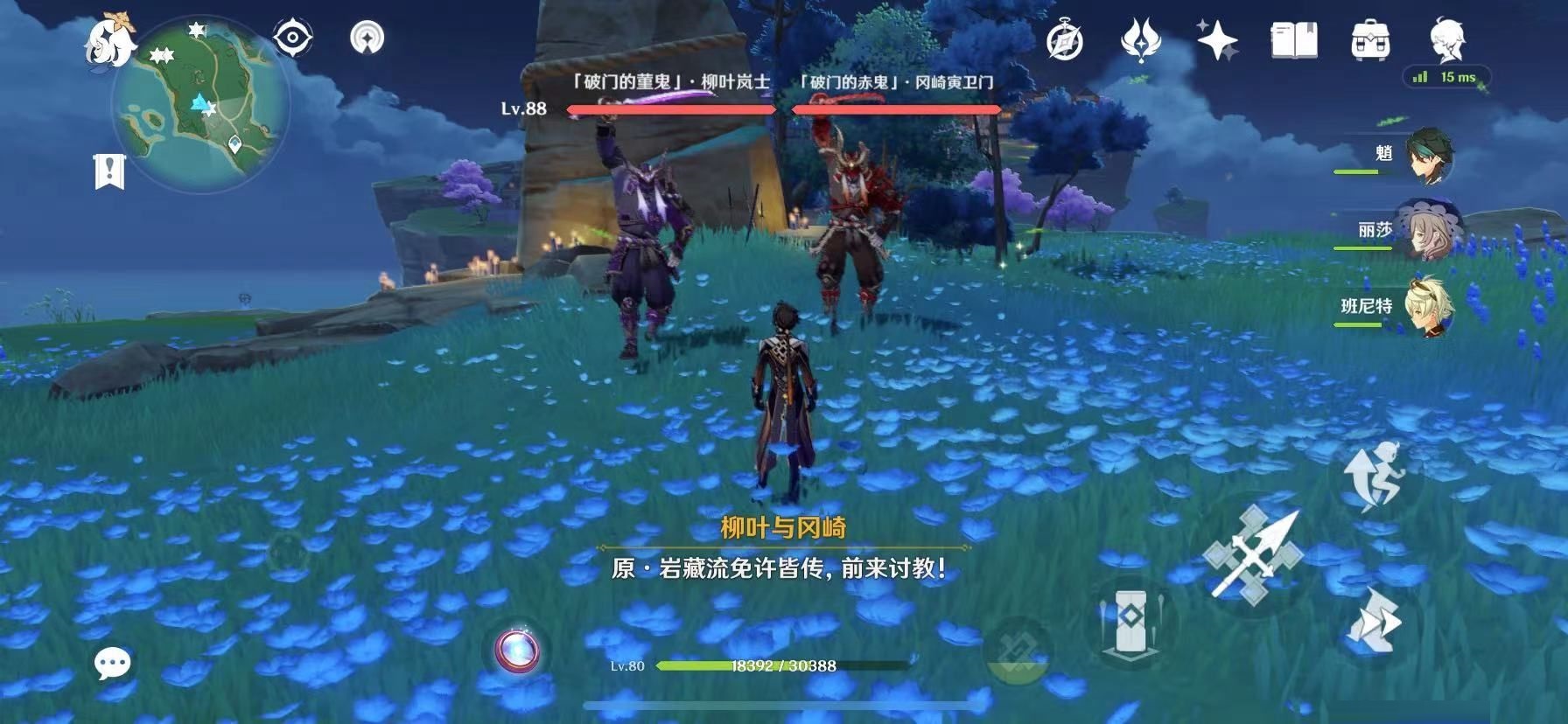Open the character screen via the portrait icon
This screenshot has width=1568, height=724.
click(x=1445, y=39)
